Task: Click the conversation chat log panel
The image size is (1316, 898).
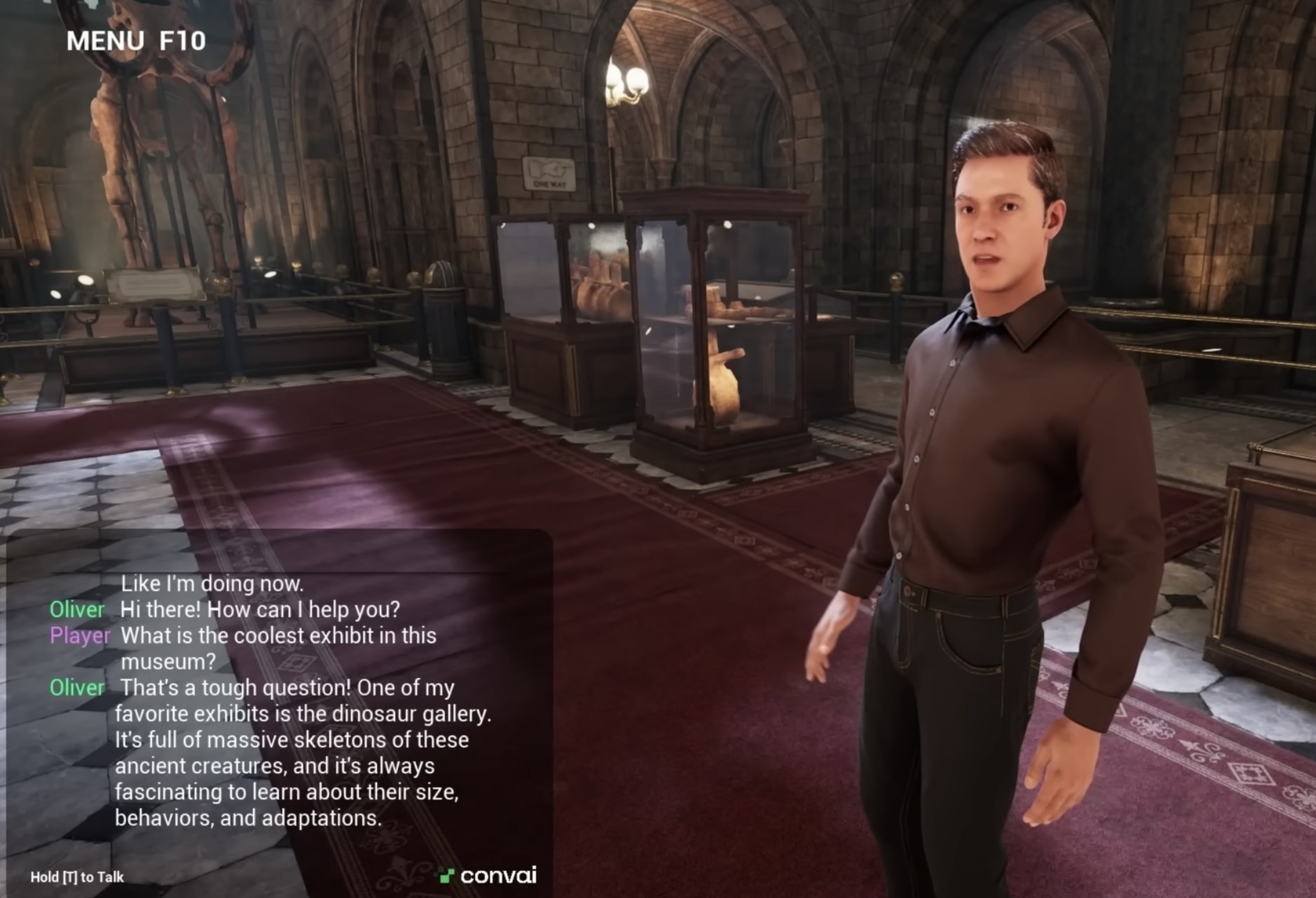Action: pyautogui.click(x=280, y=700)
